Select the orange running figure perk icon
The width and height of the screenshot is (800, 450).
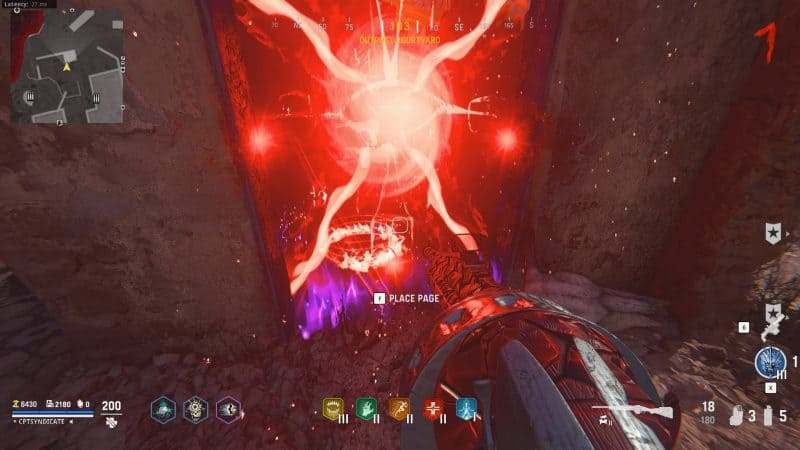pos(399,408)
